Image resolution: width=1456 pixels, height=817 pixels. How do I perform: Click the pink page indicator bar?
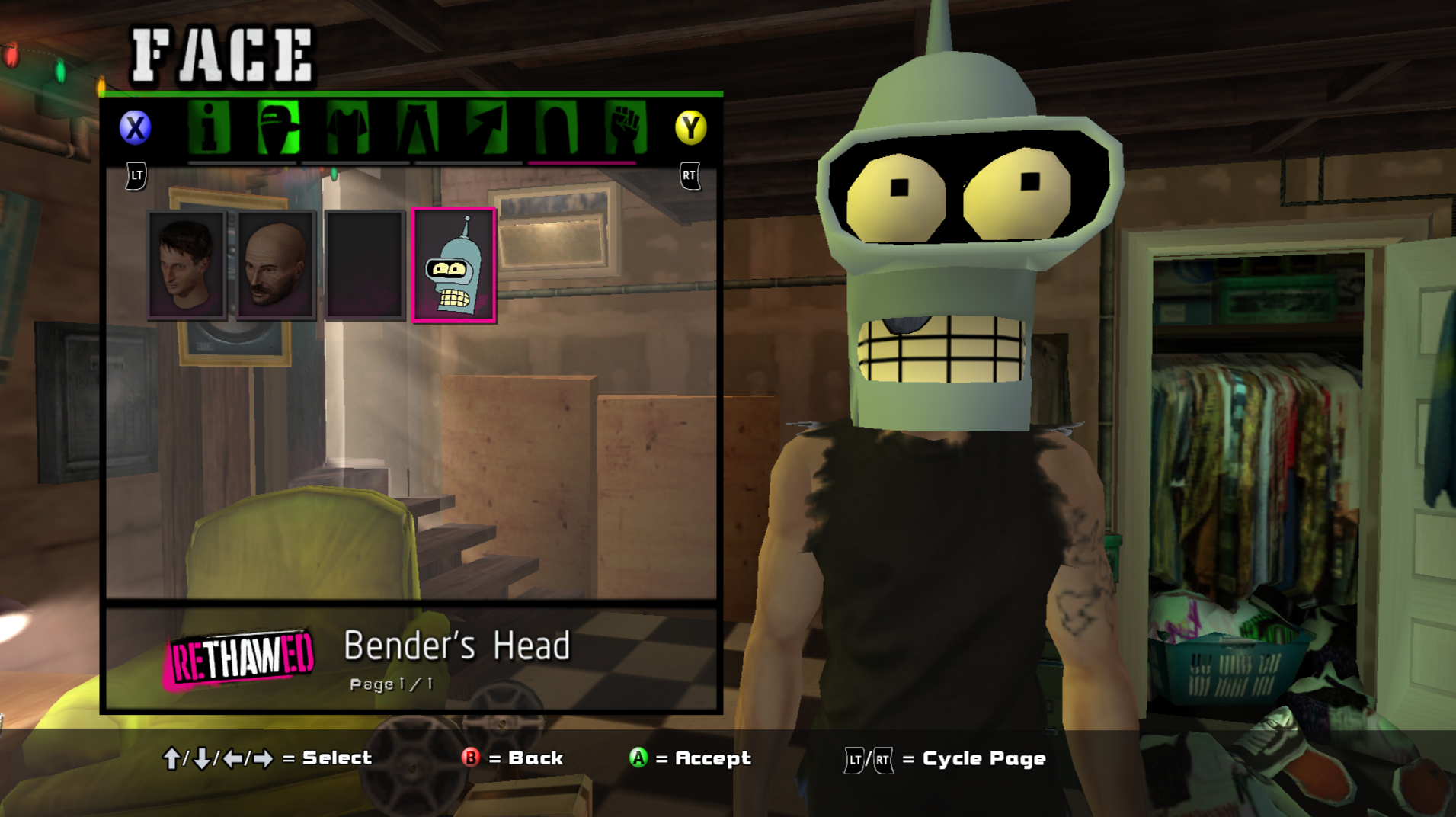583,162
